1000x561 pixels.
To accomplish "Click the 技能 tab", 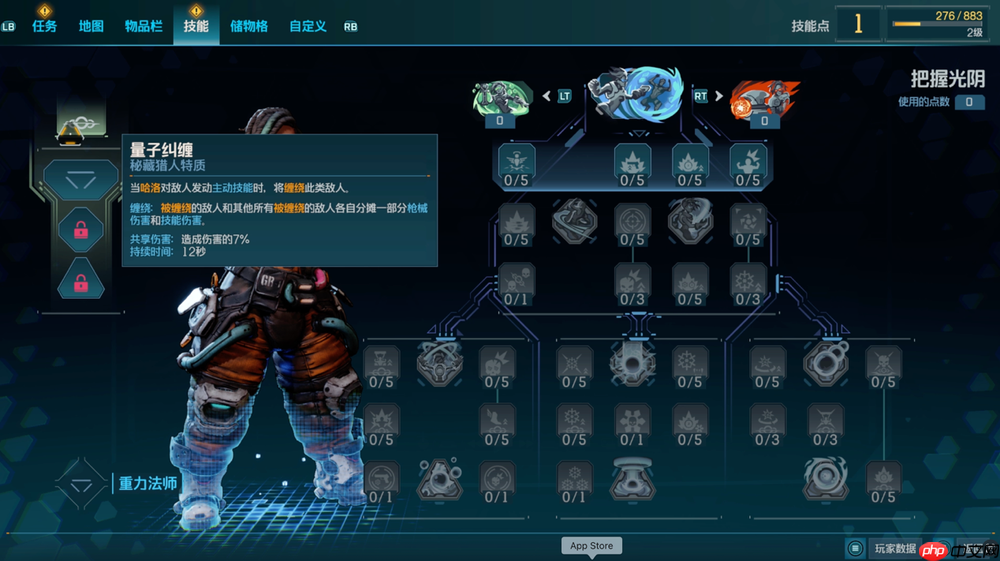I will tap(196, 26).
